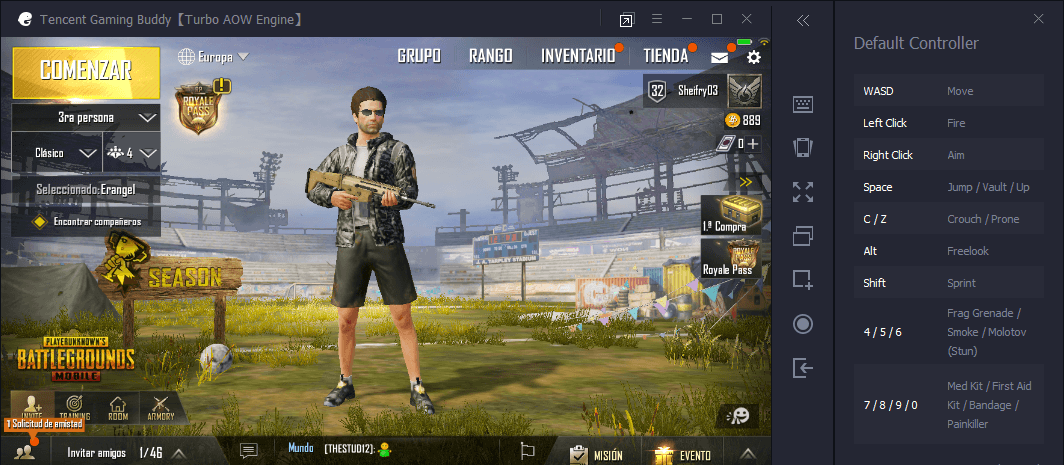Open the INVENTARIO menu
Screen dimensions: 1064x465
pyautogui.click(x=578, y=56)
